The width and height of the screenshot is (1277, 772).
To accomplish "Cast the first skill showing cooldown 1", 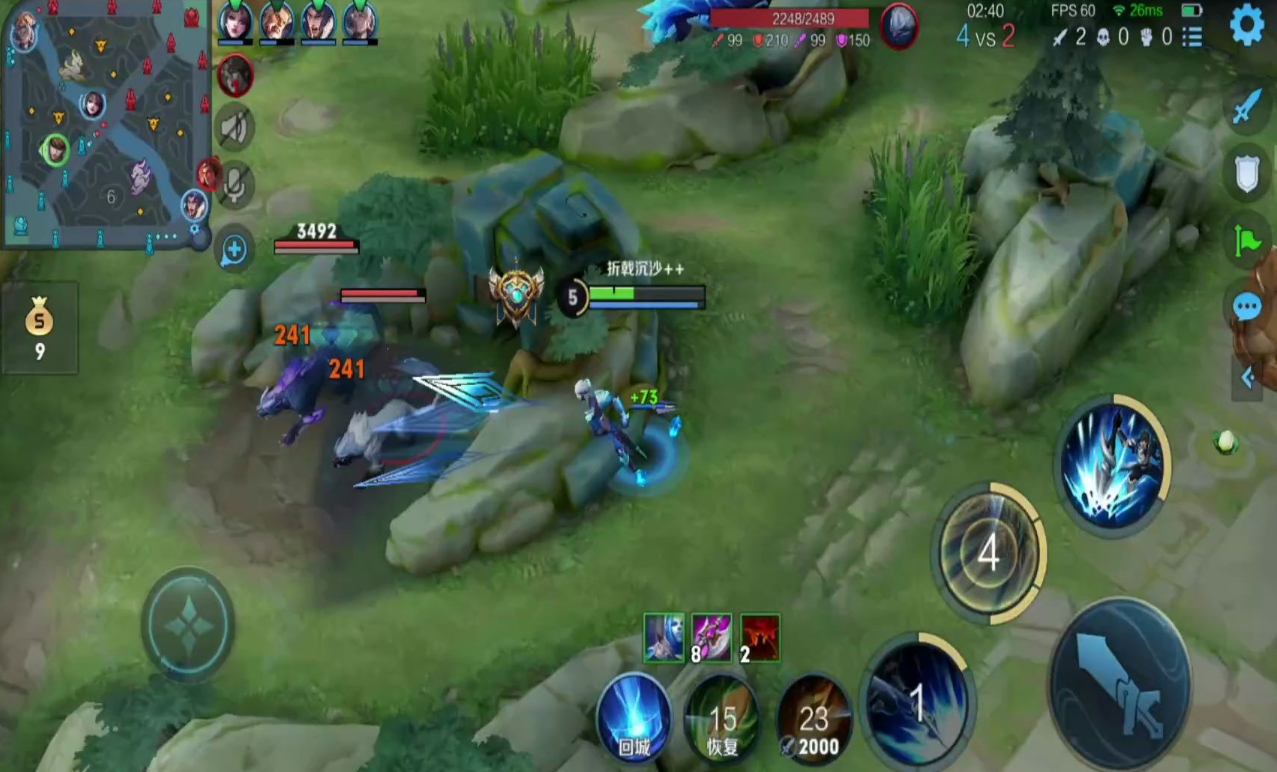I will point(917,701).
